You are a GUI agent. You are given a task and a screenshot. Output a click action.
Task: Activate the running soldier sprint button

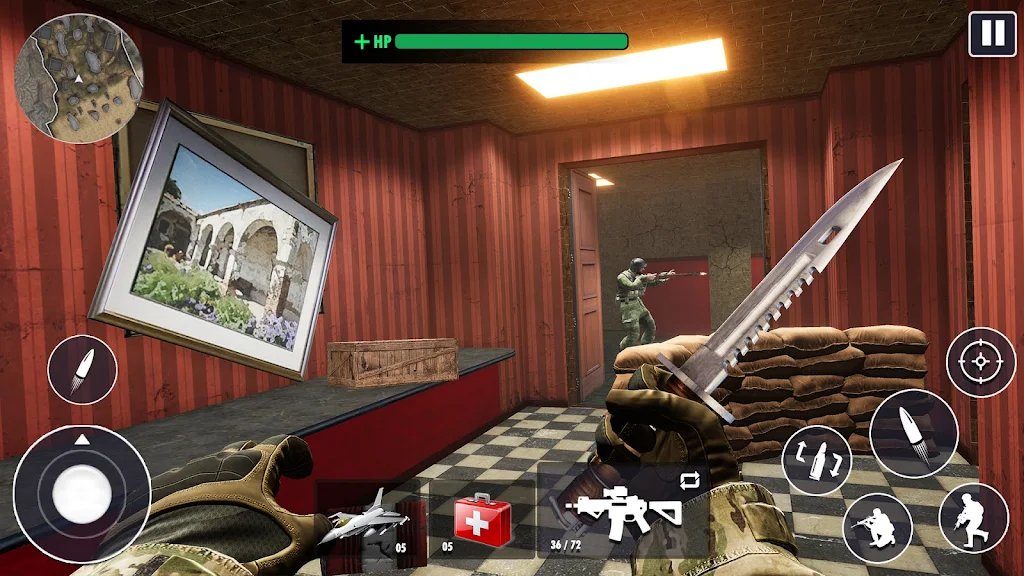click(973, 518)
